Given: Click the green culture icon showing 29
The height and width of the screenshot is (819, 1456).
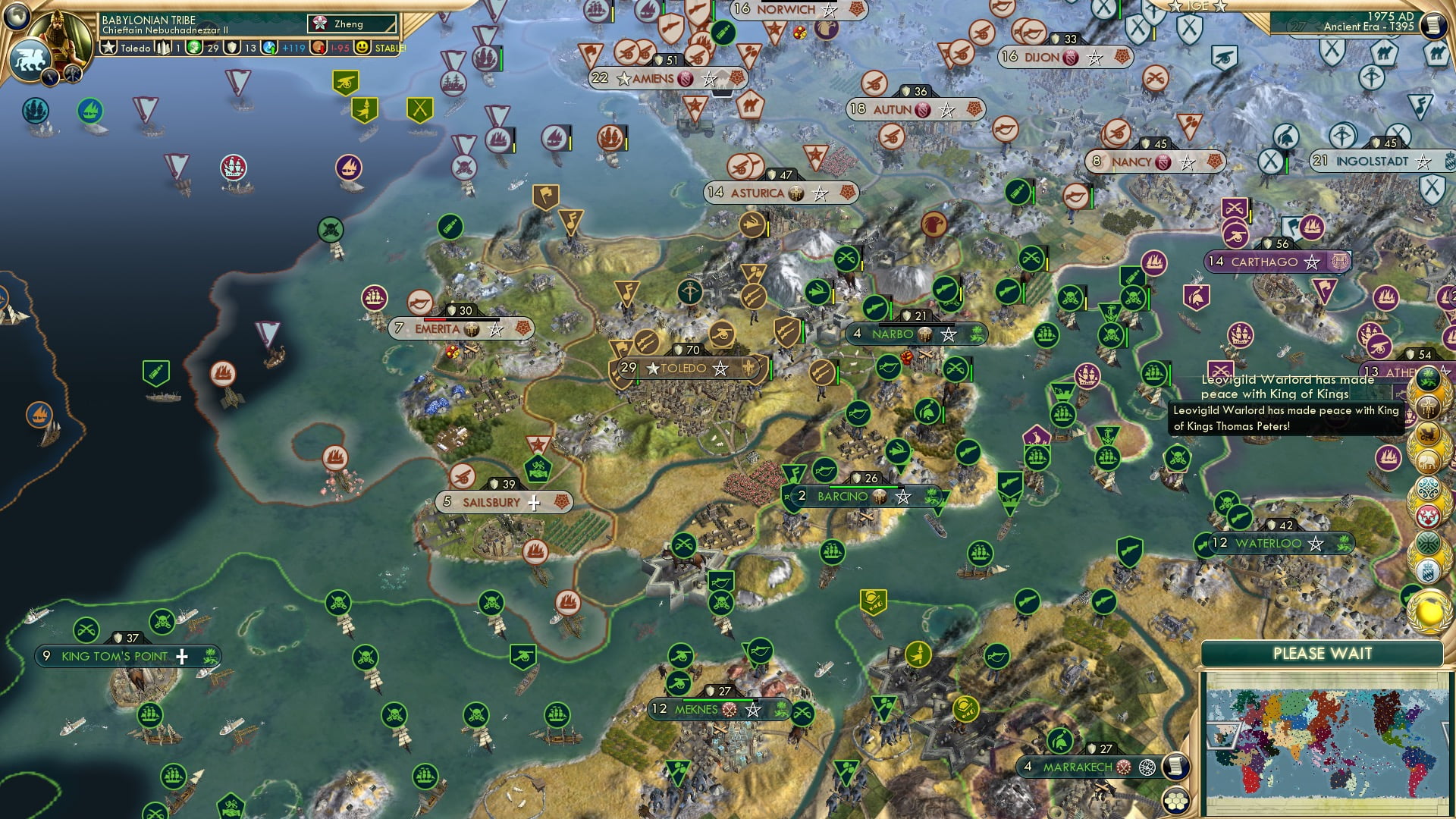Looking at the screenshot, I should (x=194, y=47).
